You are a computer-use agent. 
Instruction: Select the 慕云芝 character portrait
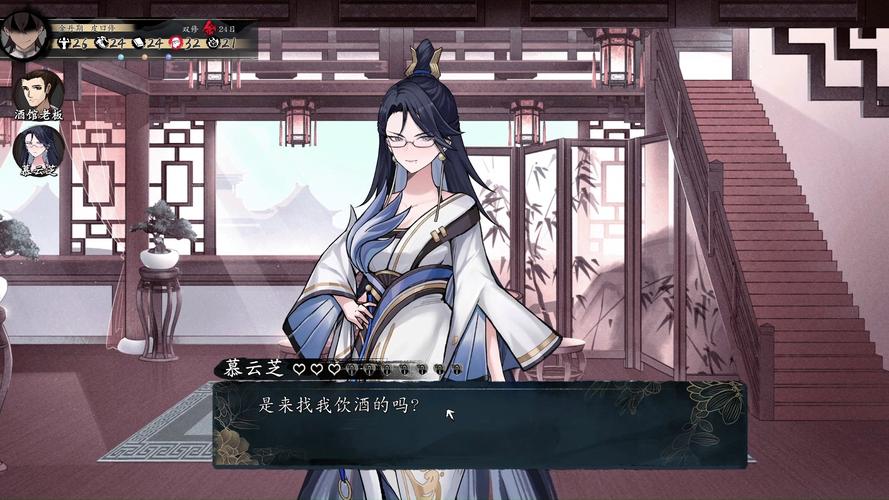coord(38,148)
